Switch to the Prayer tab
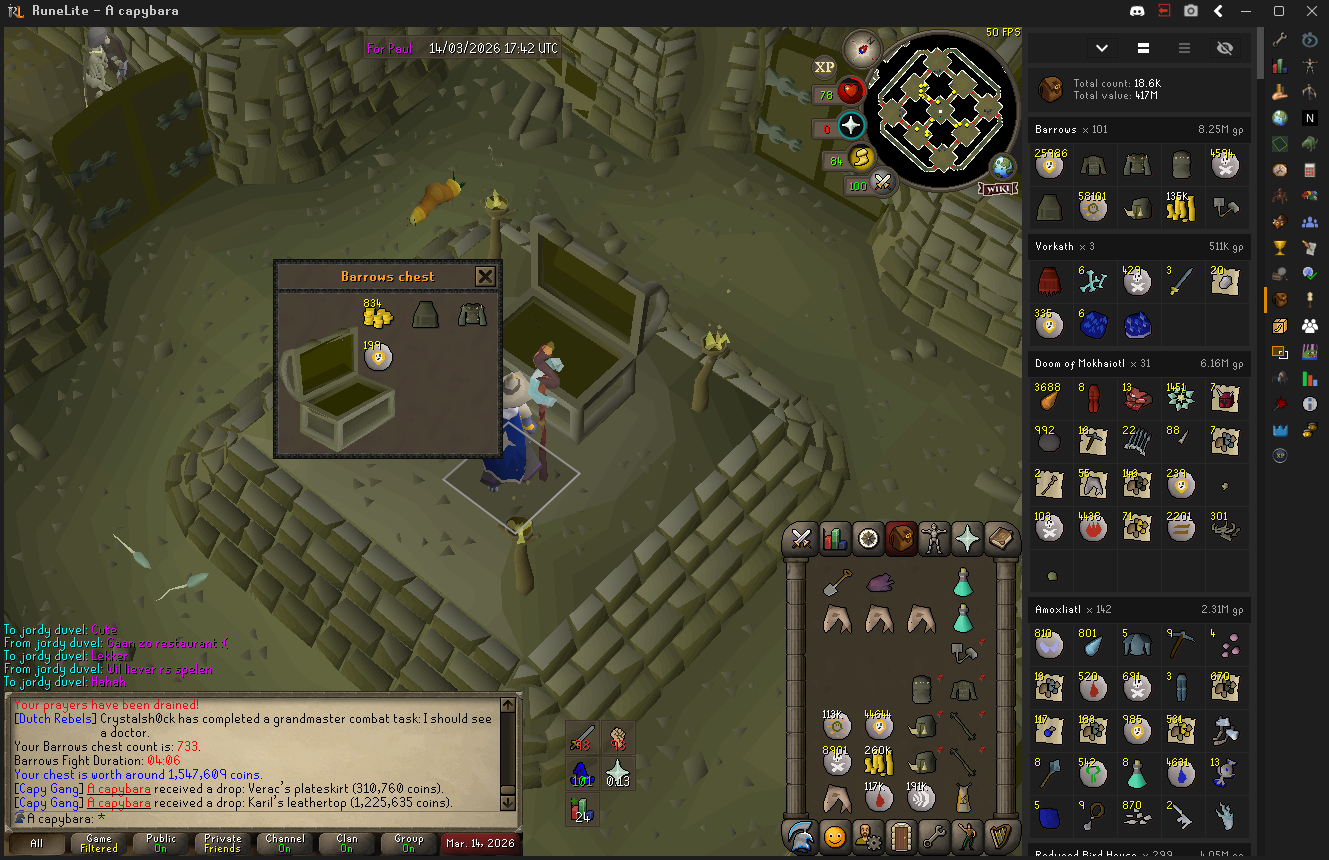The width and height of the screenshot is (1329, 860). click(x=967, y=539)
